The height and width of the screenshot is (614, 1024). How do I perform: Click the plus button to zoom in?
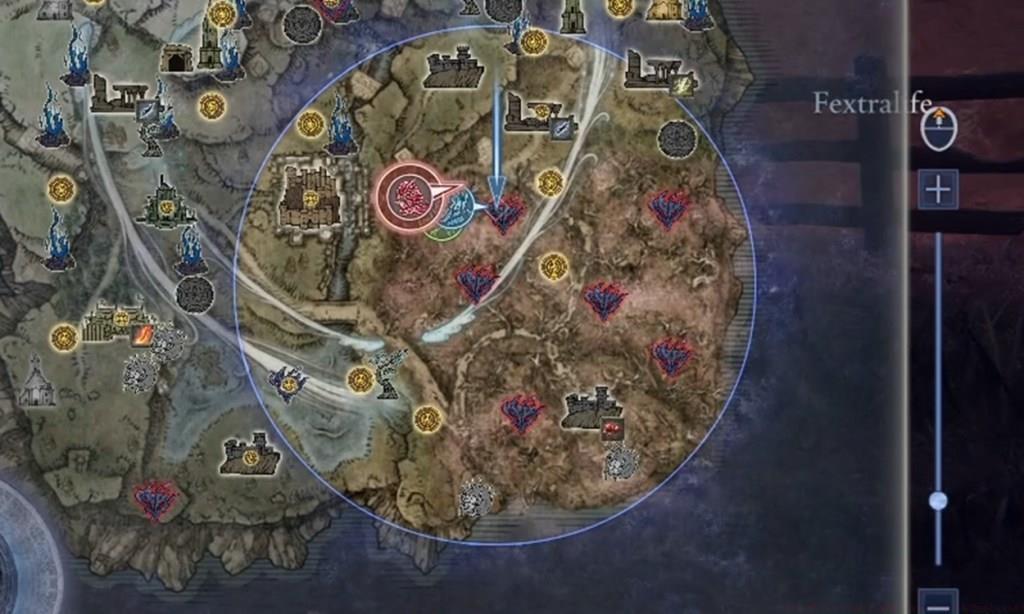pyautogui.click(x=938, y=189)
